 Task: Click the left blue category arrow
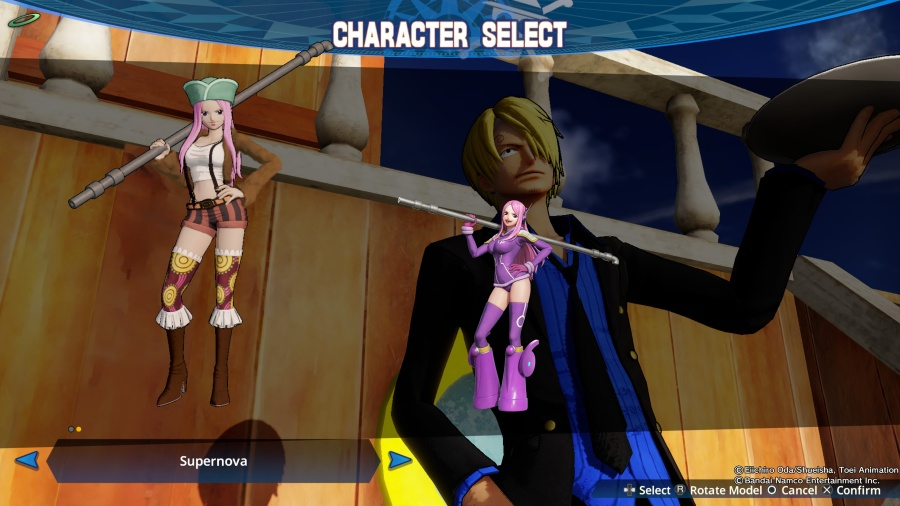click(27, 460)
